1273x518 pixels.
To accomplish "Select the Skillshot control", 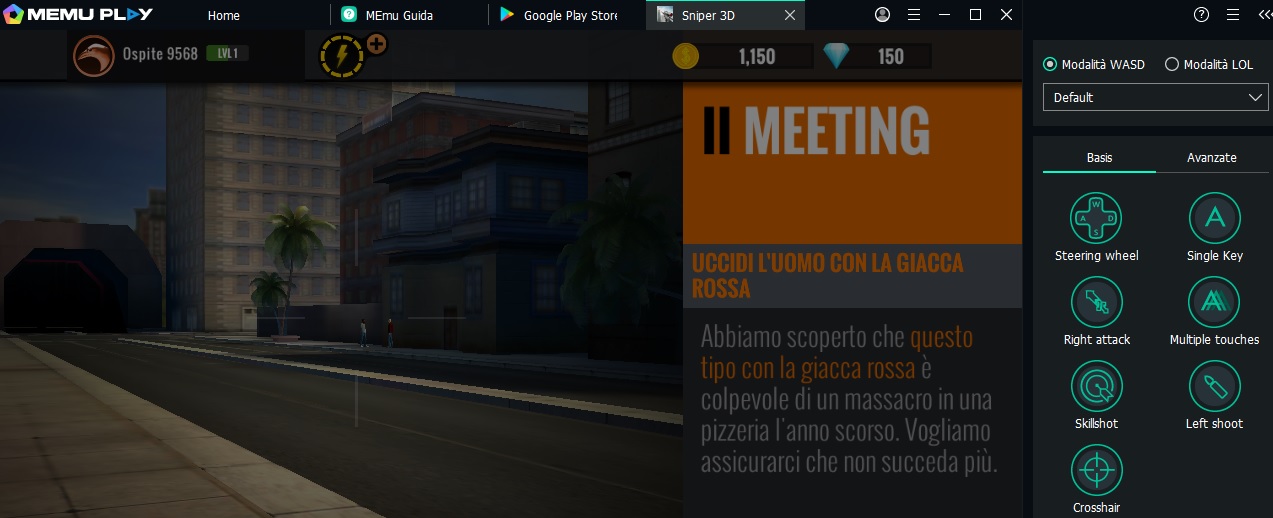I will pos(1097,386).
